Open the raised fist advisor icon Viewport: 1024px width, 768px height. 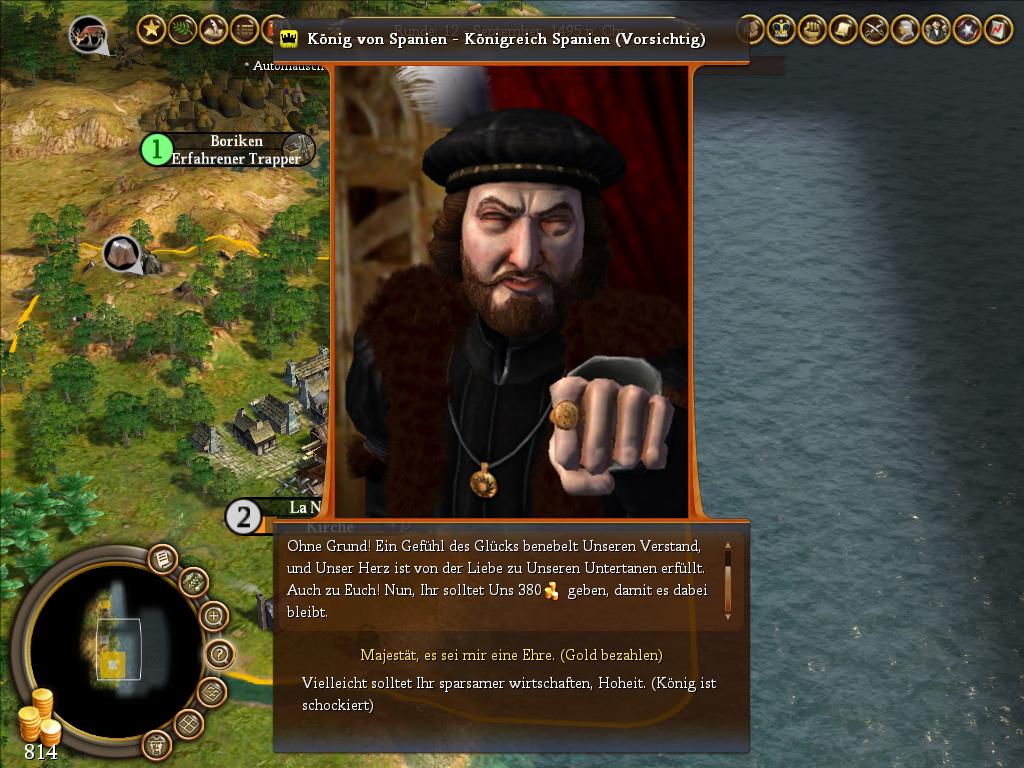pos(813,29)
